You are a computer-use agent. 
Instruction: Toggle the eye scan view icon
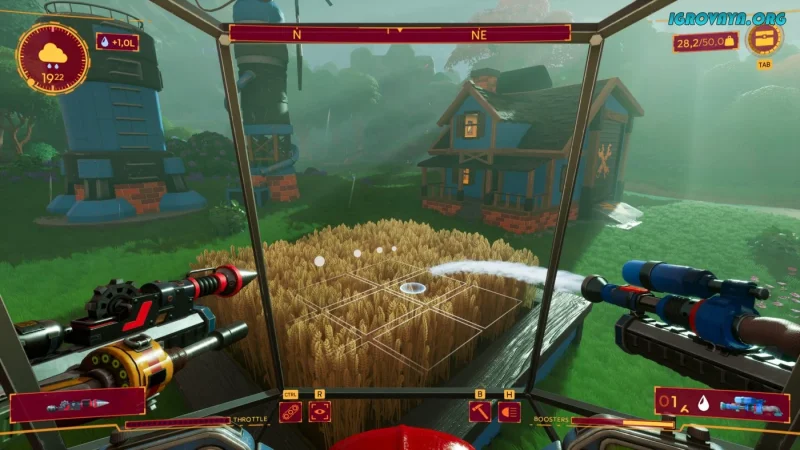(x=319, y=411)
